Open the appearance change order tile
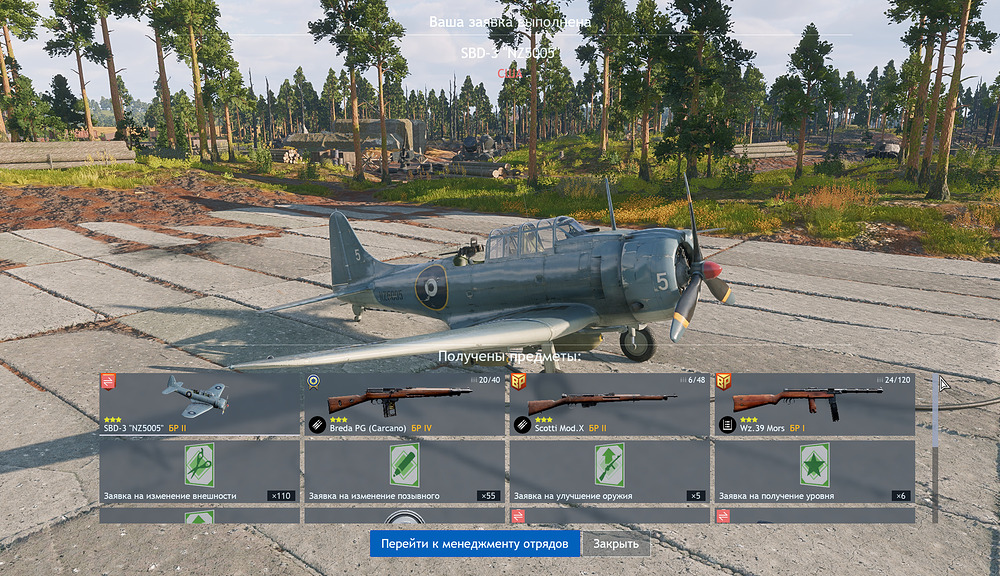 tap(200, 471)
